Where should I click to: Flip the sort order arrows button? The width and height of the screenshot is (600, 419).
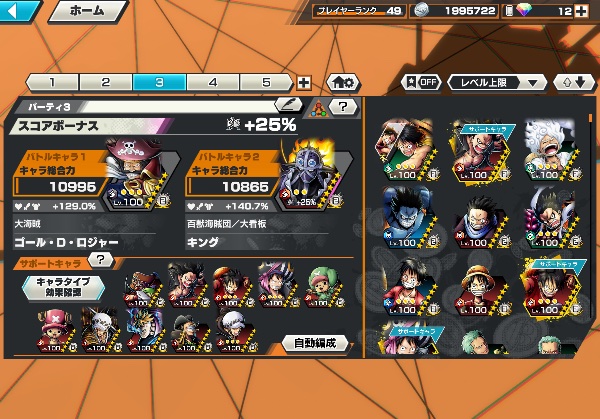(x=575, y=82)
